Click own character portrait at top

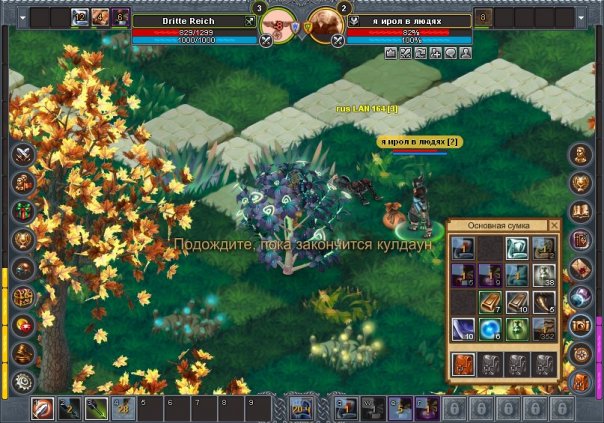pos(278,23)
